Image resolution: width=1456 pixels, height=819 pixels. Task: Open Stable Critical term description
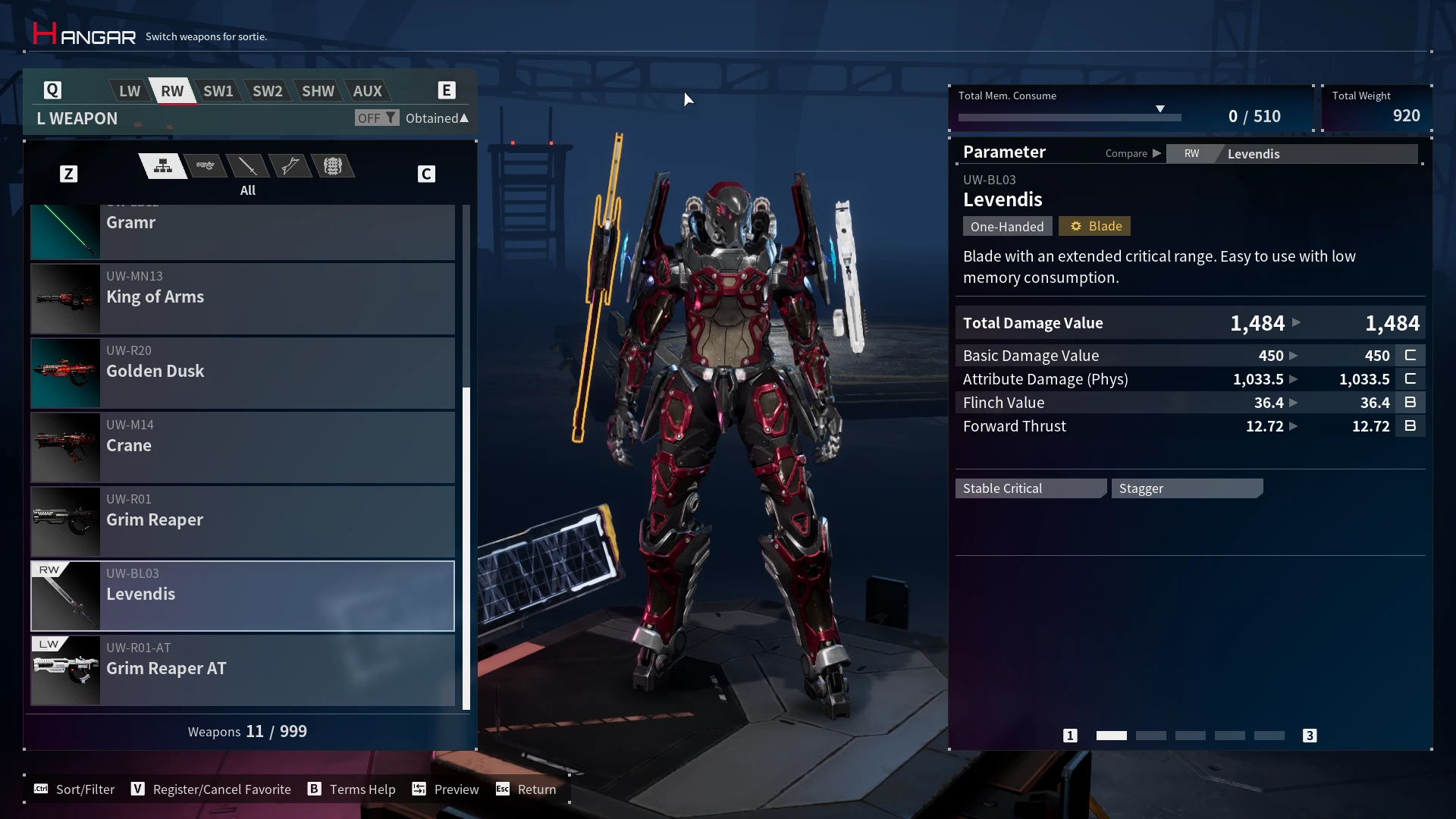click(x=1030, y=488)
